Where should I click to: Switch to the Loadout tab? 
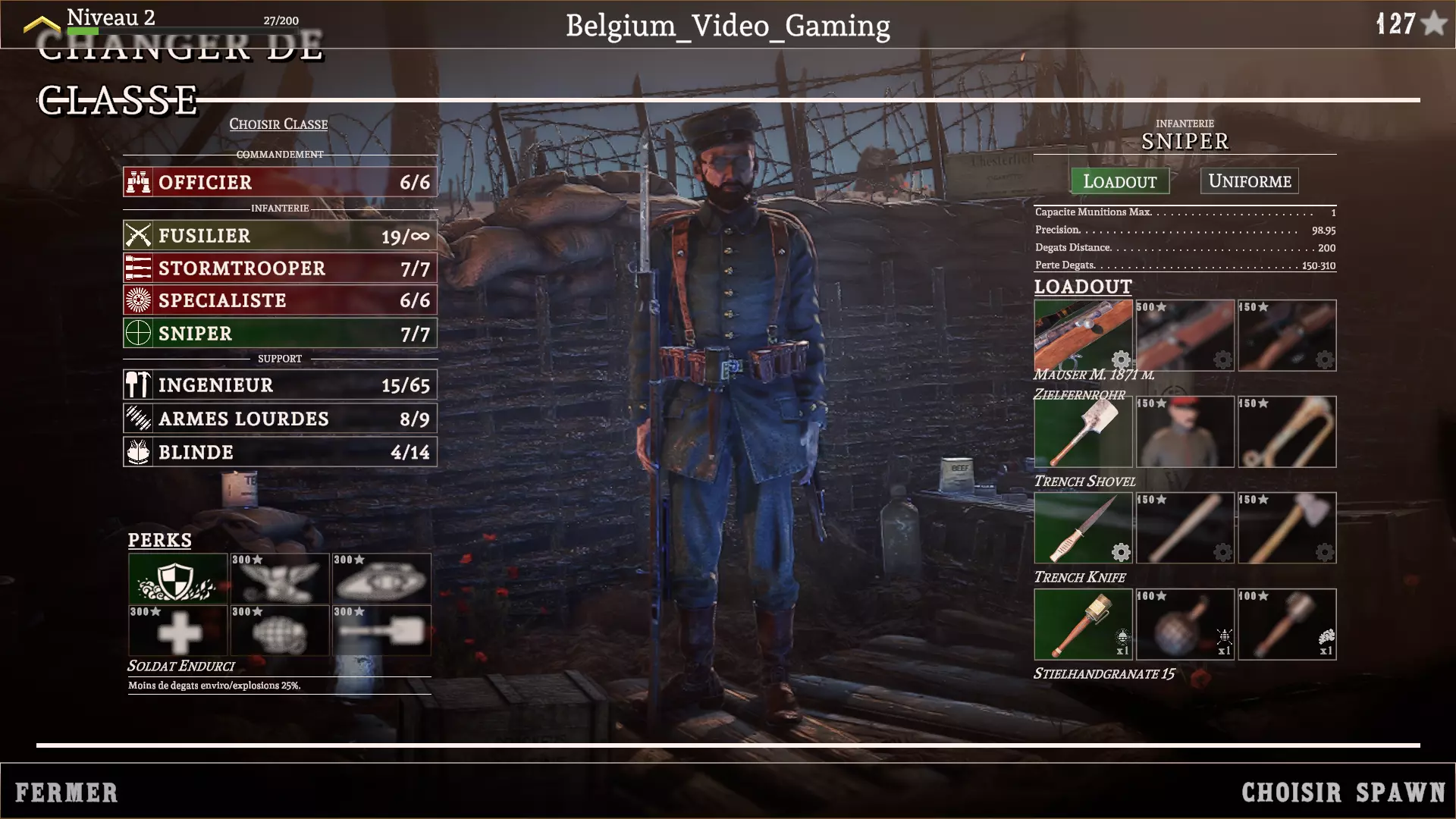1119,180
